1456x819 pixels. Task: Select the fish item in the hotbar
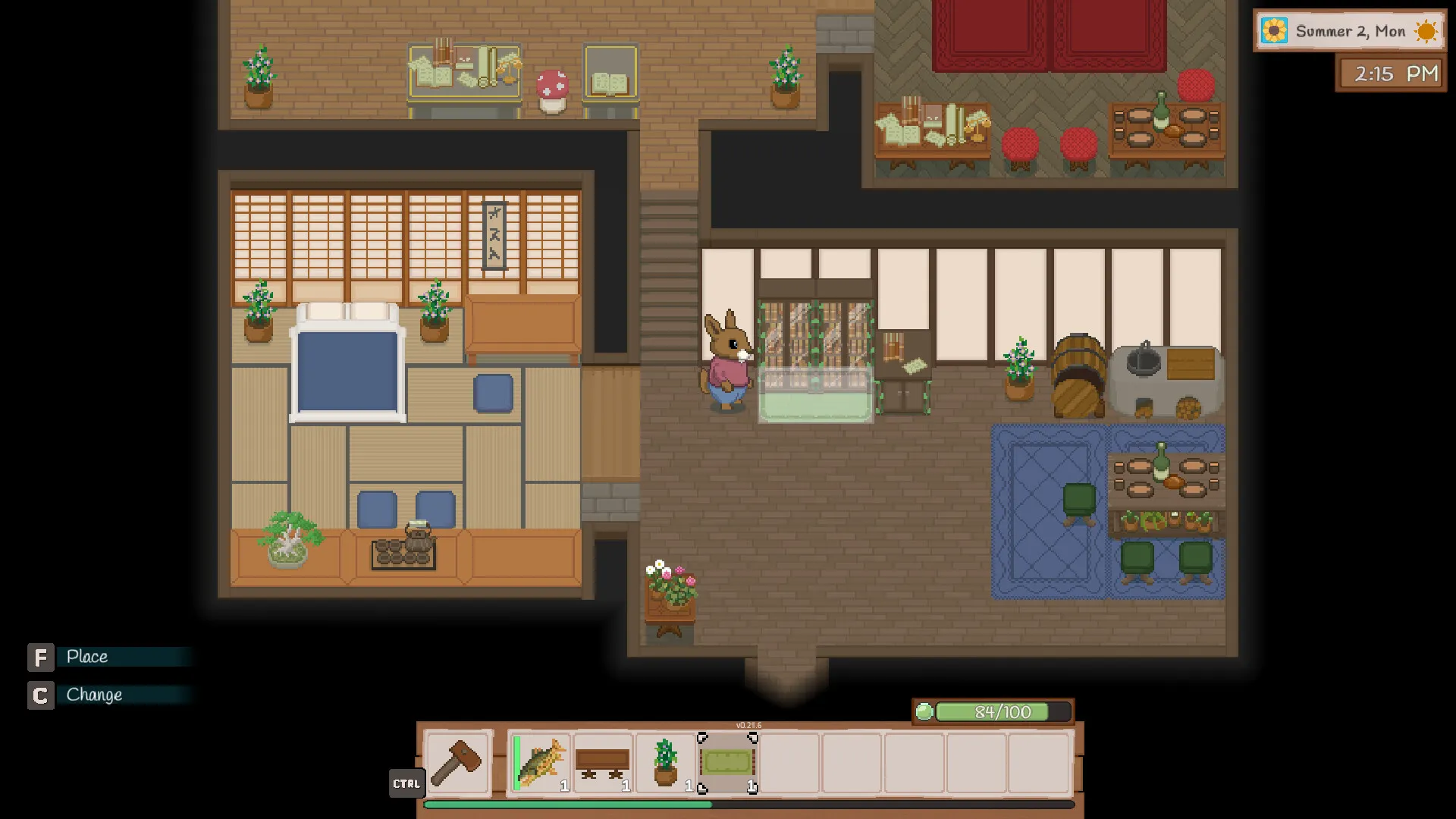540,762
